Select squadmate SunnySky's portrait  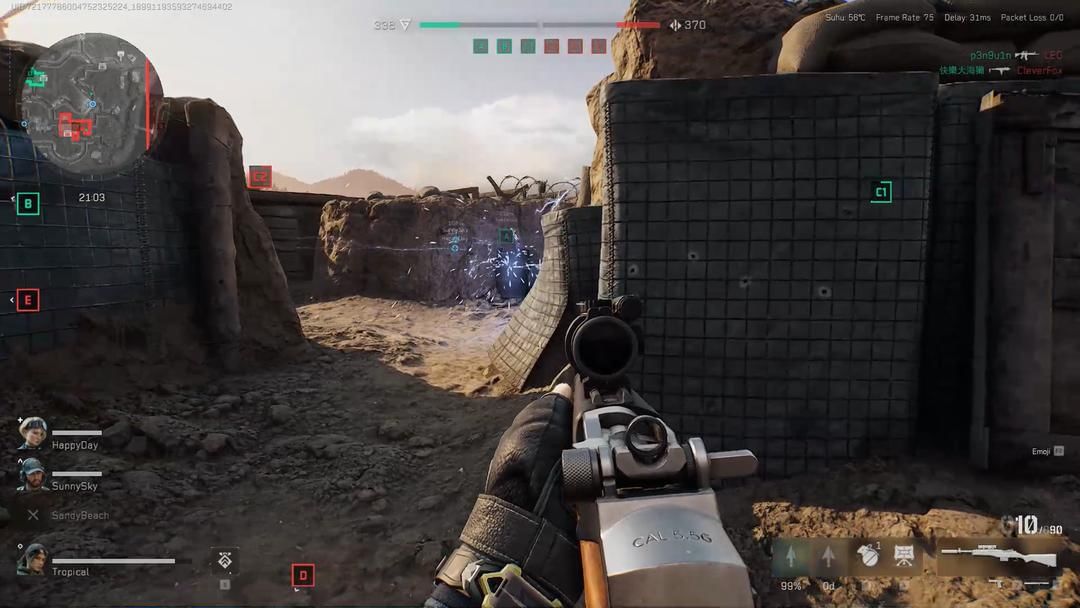[x=33, y=474]
